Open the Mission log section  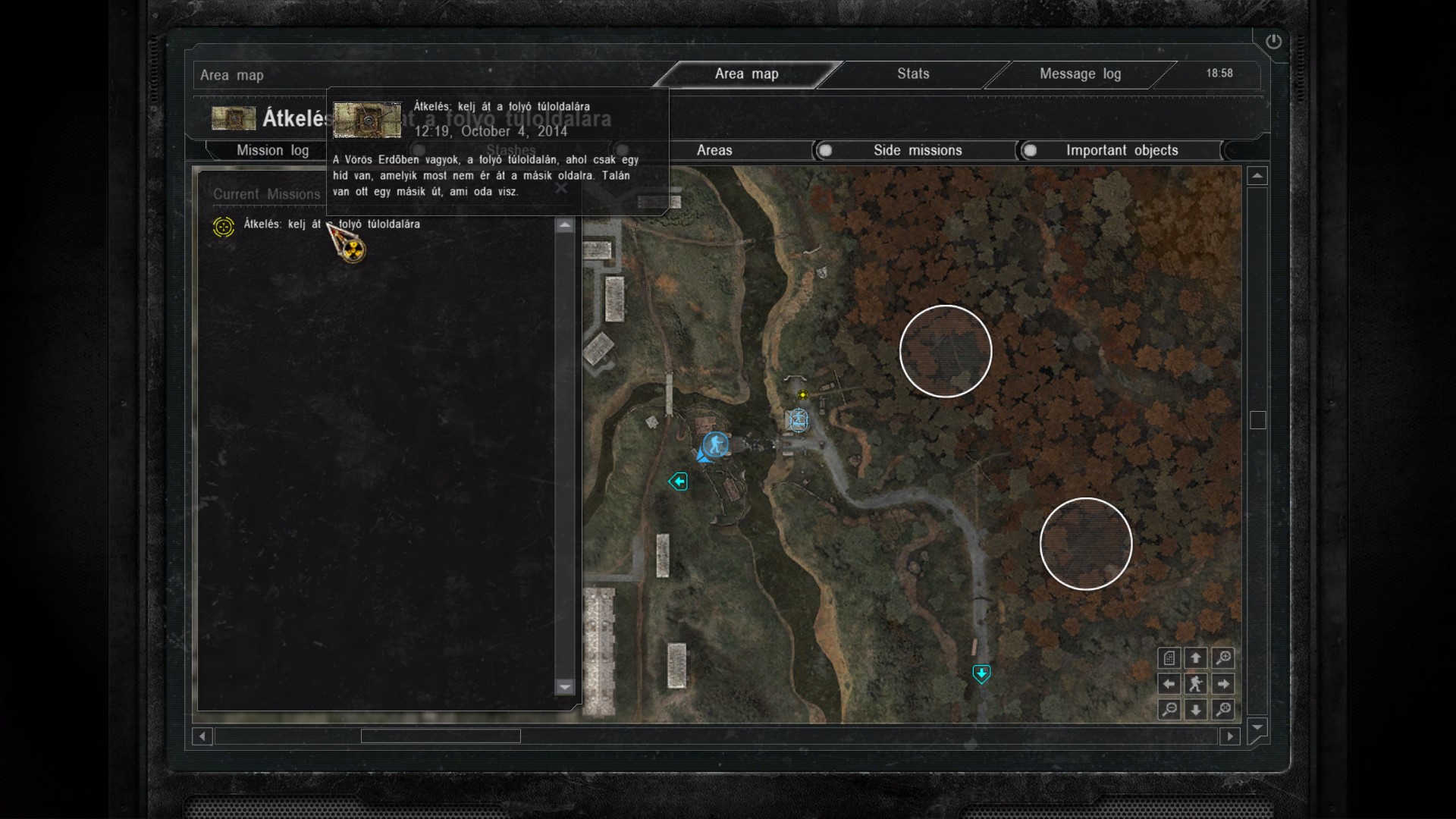pyautogui.click(x=272, y=150)
